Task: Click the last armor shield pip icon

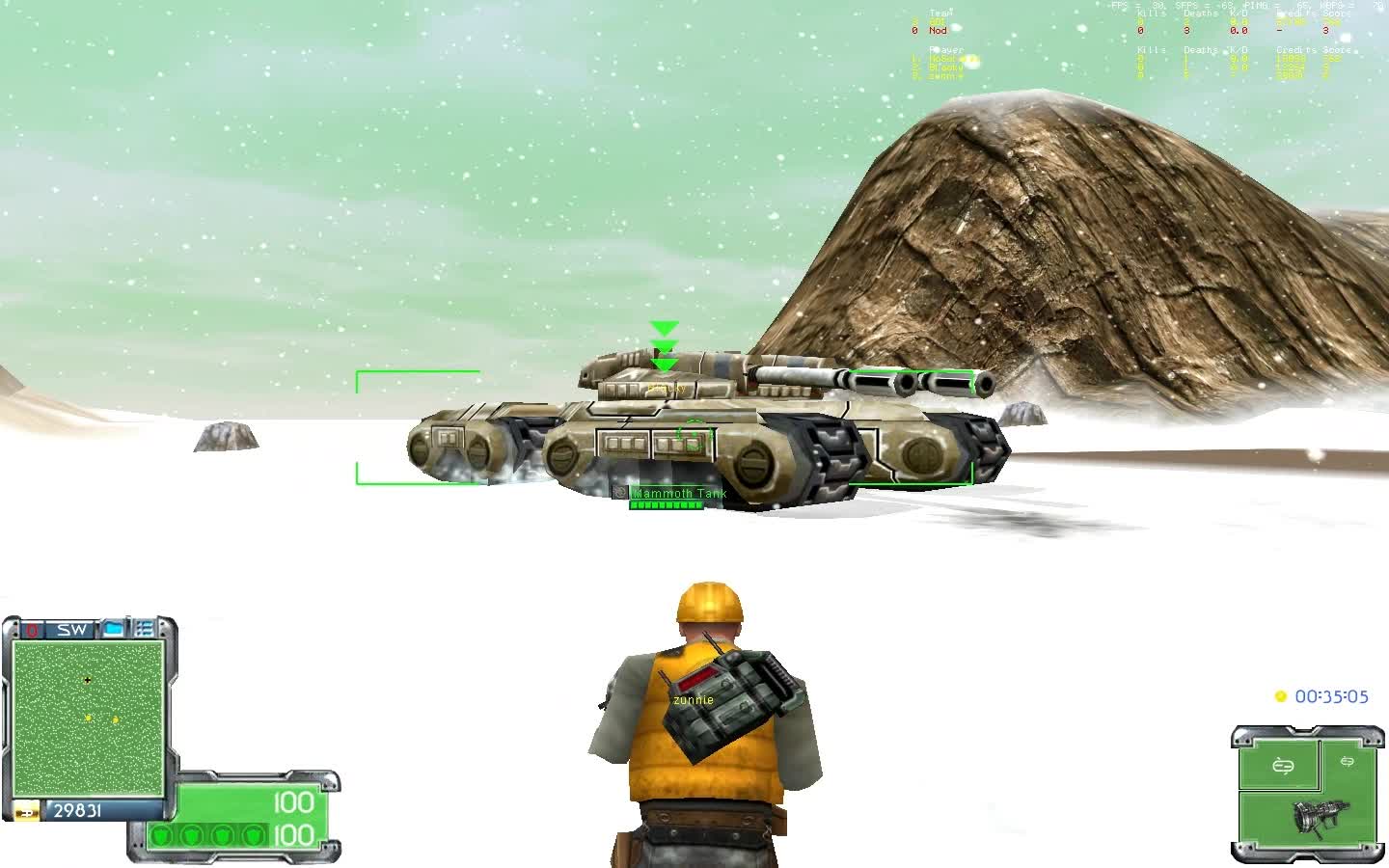Action: 254,836
